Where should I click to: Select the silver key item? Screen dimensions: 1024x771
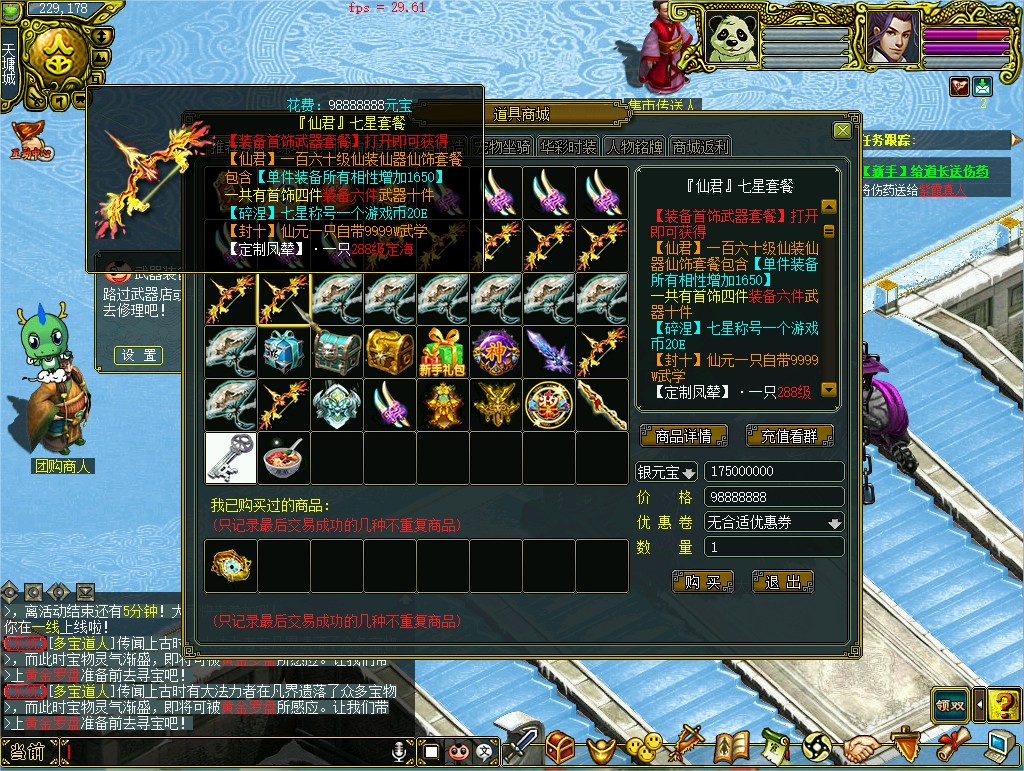[230, 457]
